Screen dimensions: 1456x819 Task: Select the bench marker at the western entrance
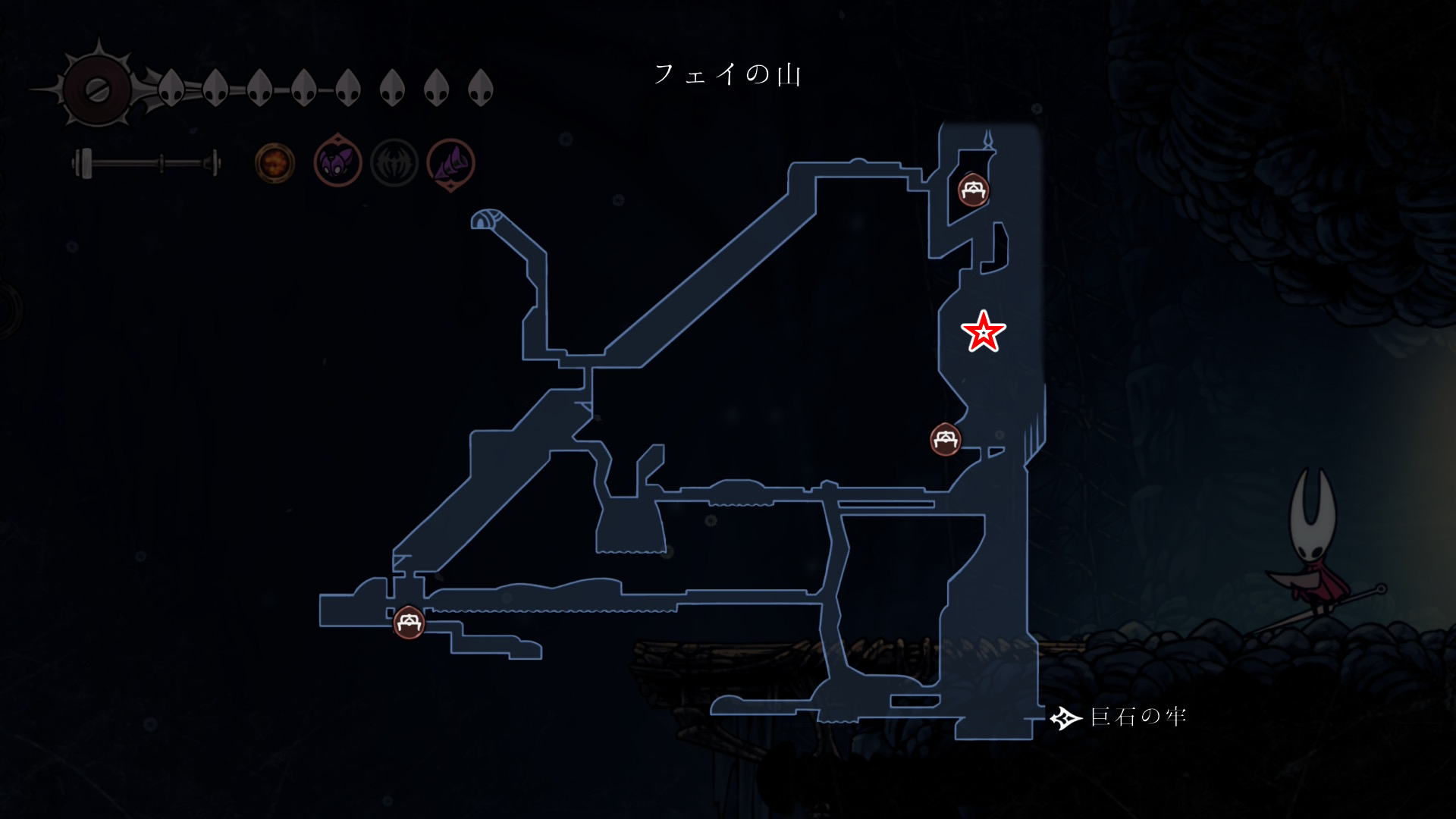(x=409, y=623)
